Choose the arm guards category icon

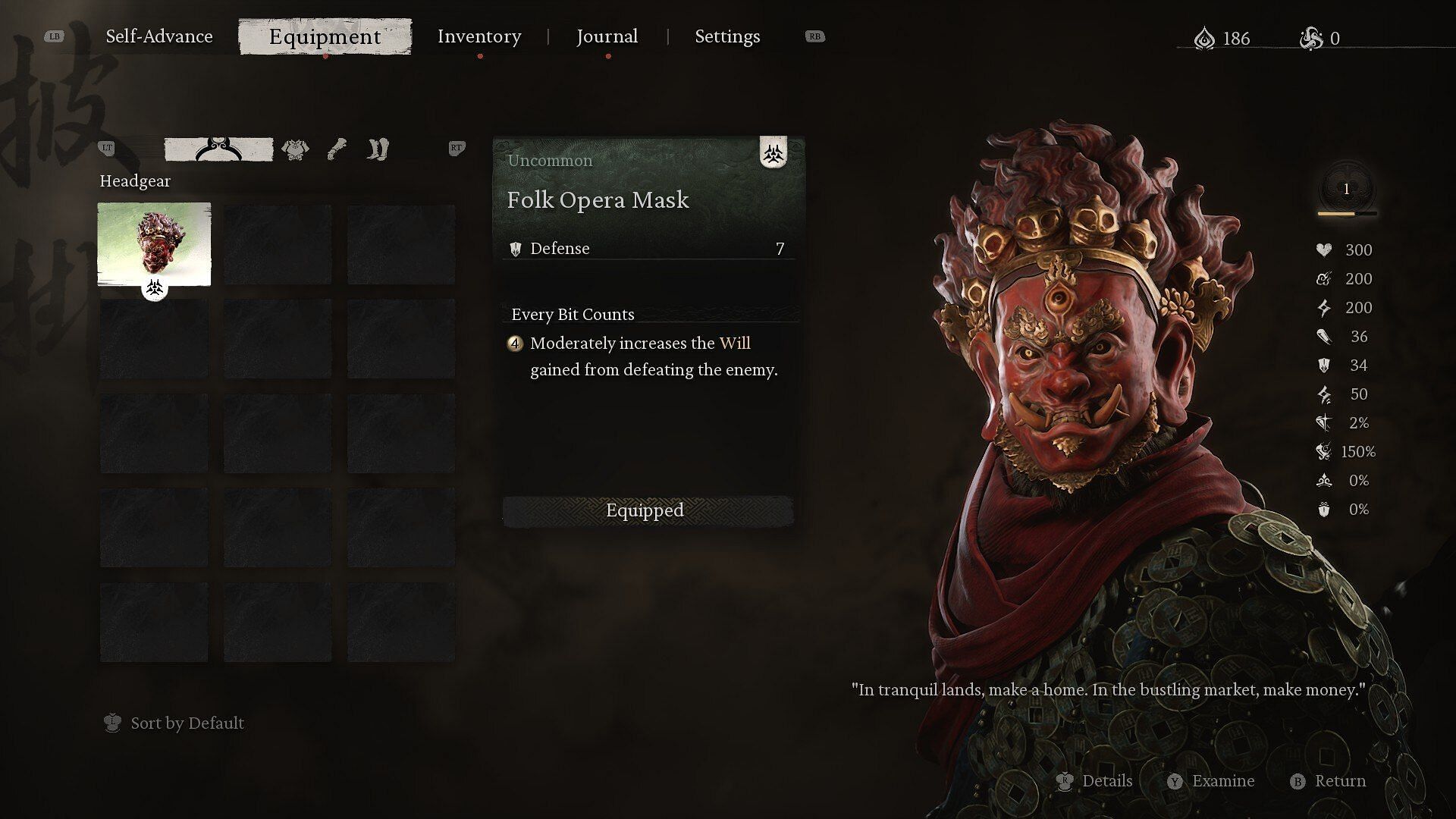(337, 149)
